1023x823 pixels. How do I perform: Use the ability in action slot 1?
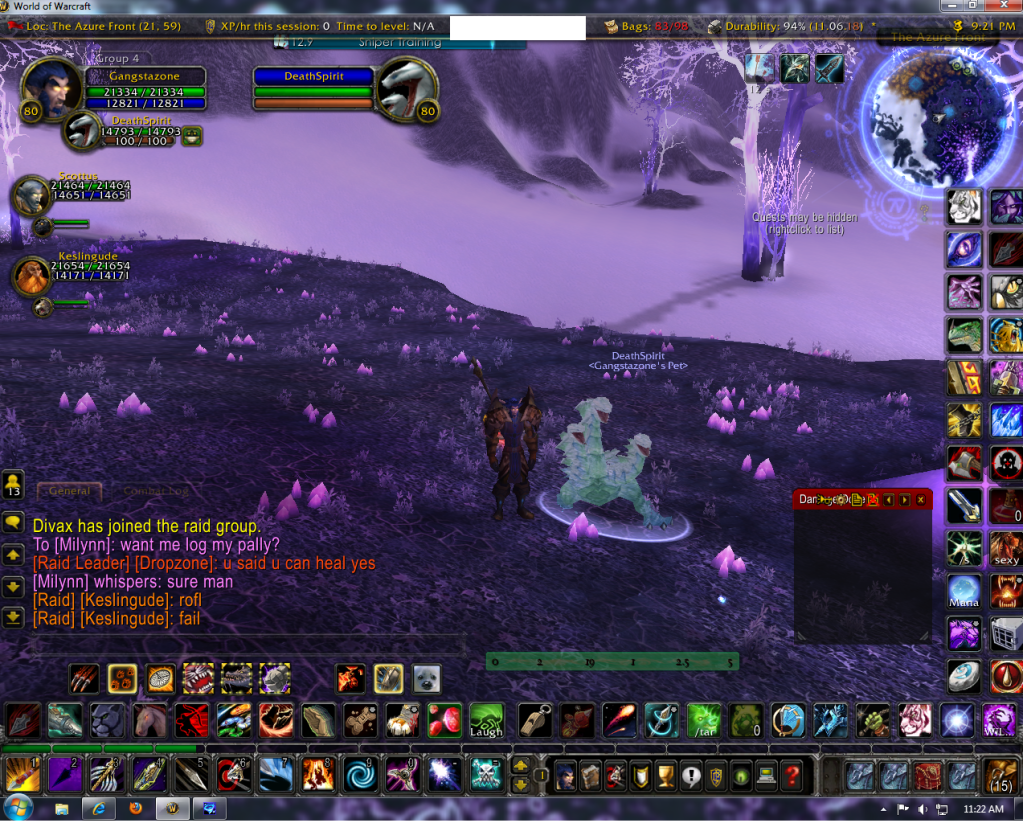[22, 774]
